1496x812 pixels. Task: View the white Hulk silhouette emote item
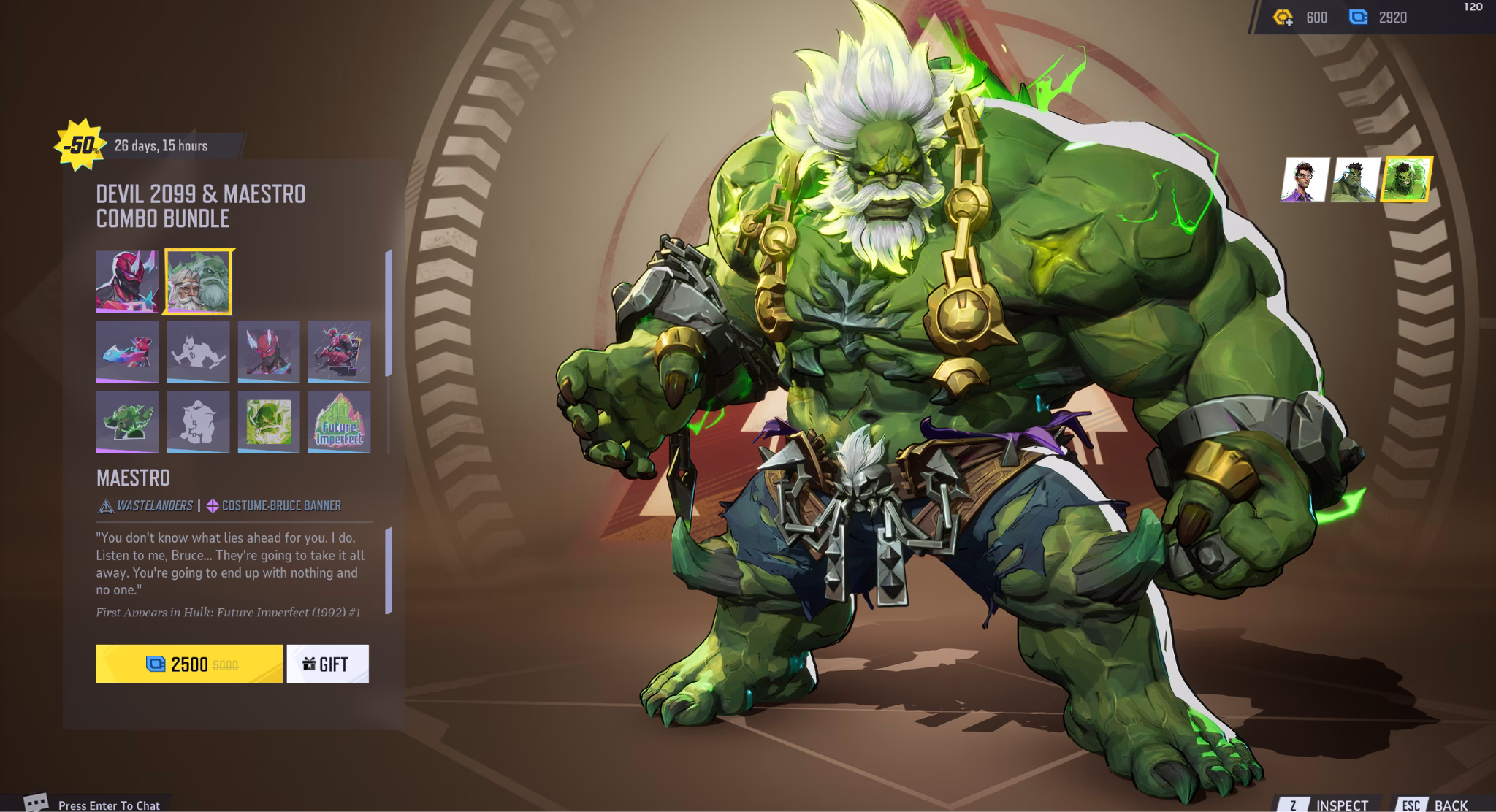(x=198, y=421)
